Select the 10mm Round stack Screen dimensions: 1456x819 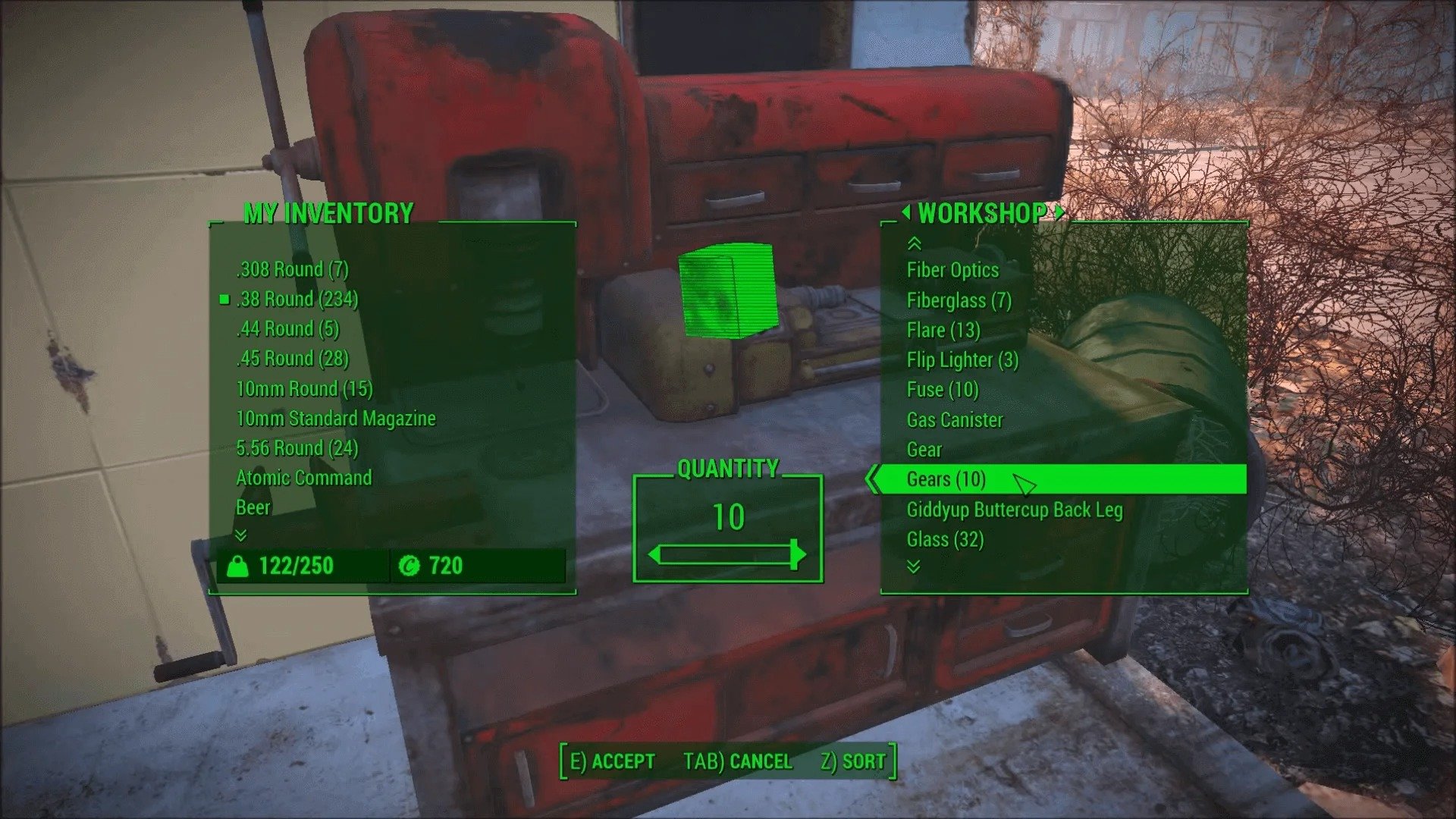pos(304,388)
